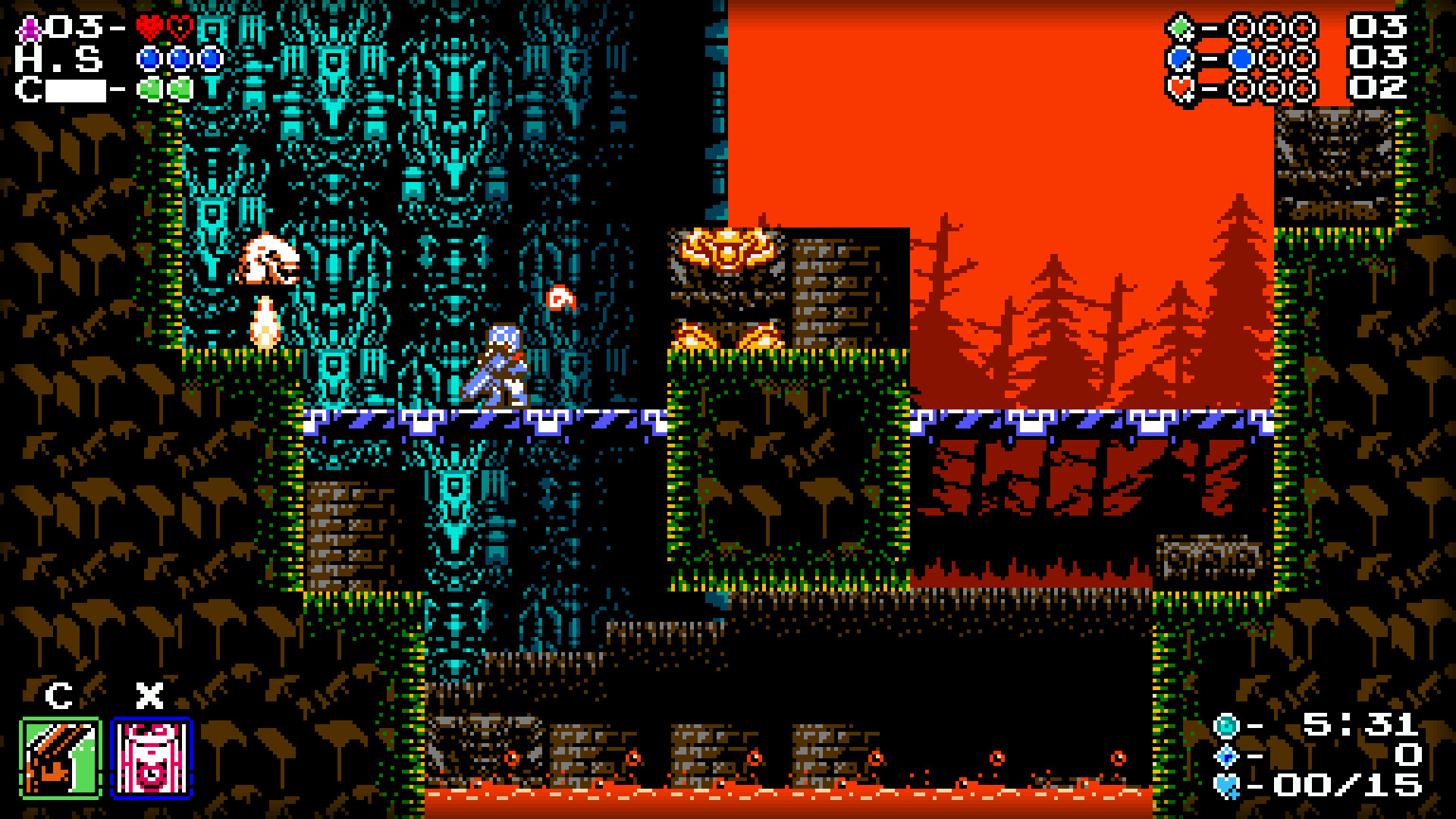Click the X label above the blue item slot
The width and height of the screenshot is (1456, 819).
pyautogui.click(x=149, y=694)
